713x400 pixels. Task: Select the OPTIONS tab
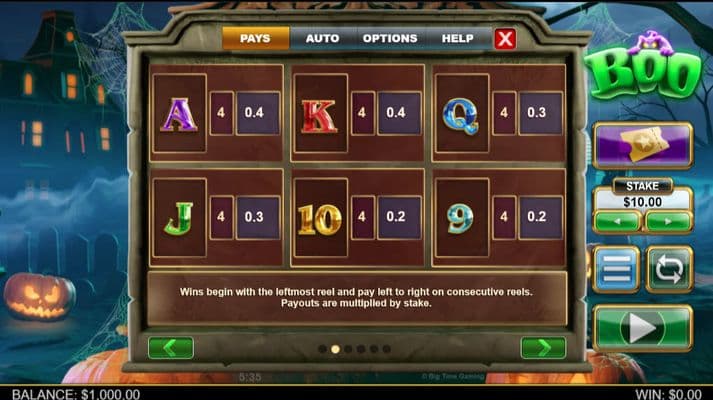390,39
